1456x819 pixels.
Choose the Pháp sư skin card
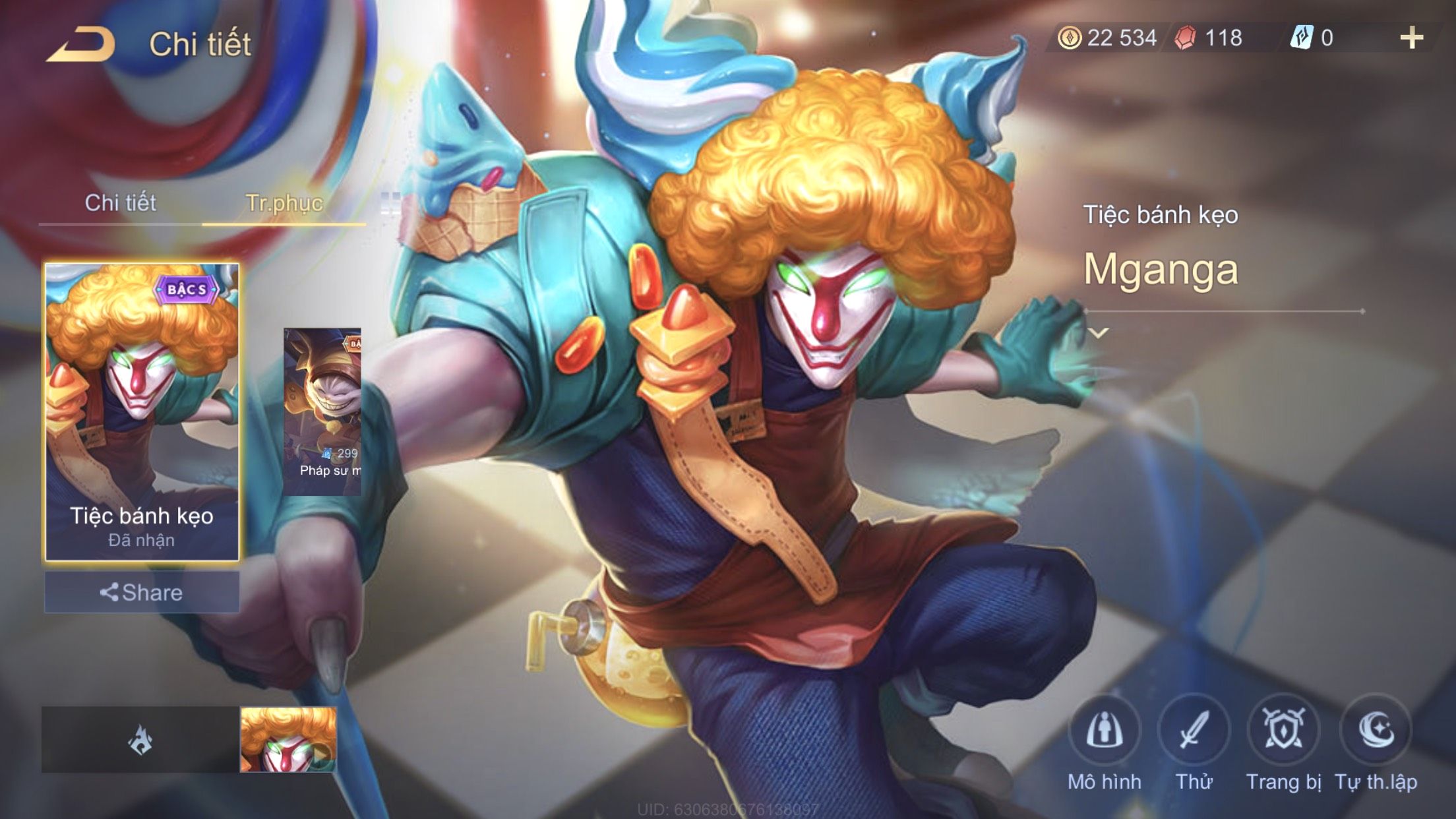322,412
